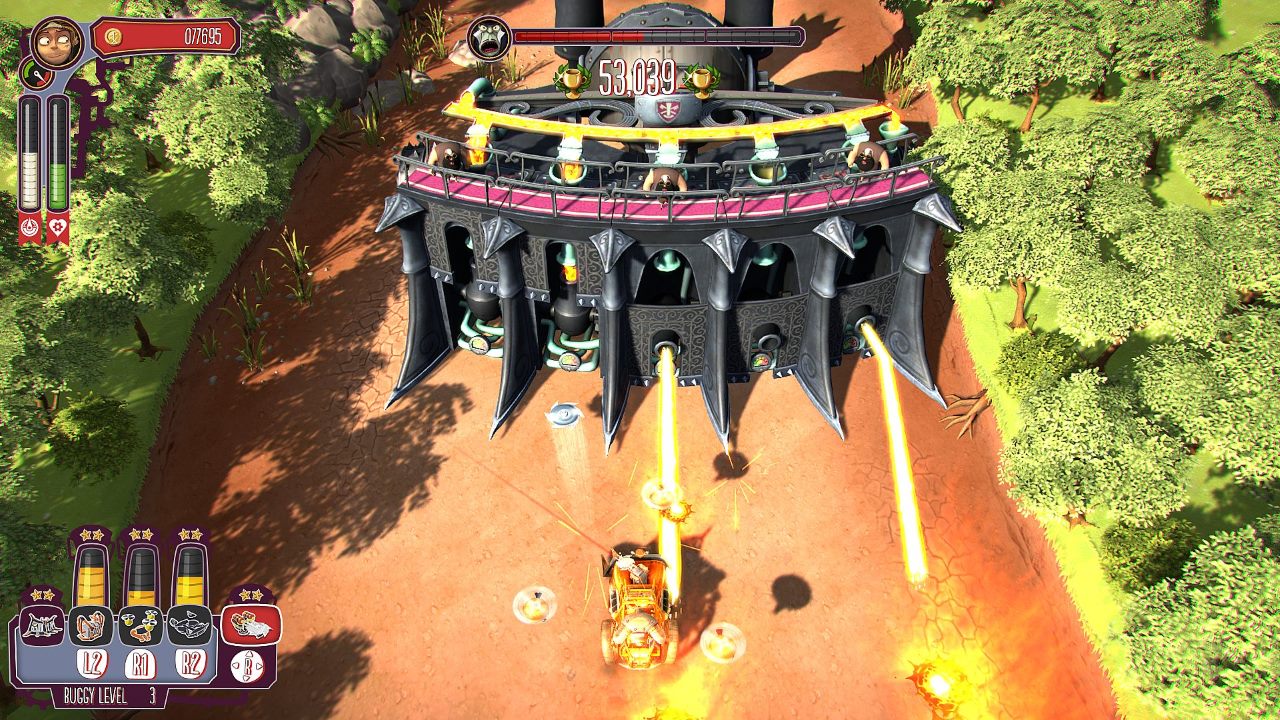Click the pressure gauge icon under player portrait
The image size is (1280, 720).
(x=37, y=74)
